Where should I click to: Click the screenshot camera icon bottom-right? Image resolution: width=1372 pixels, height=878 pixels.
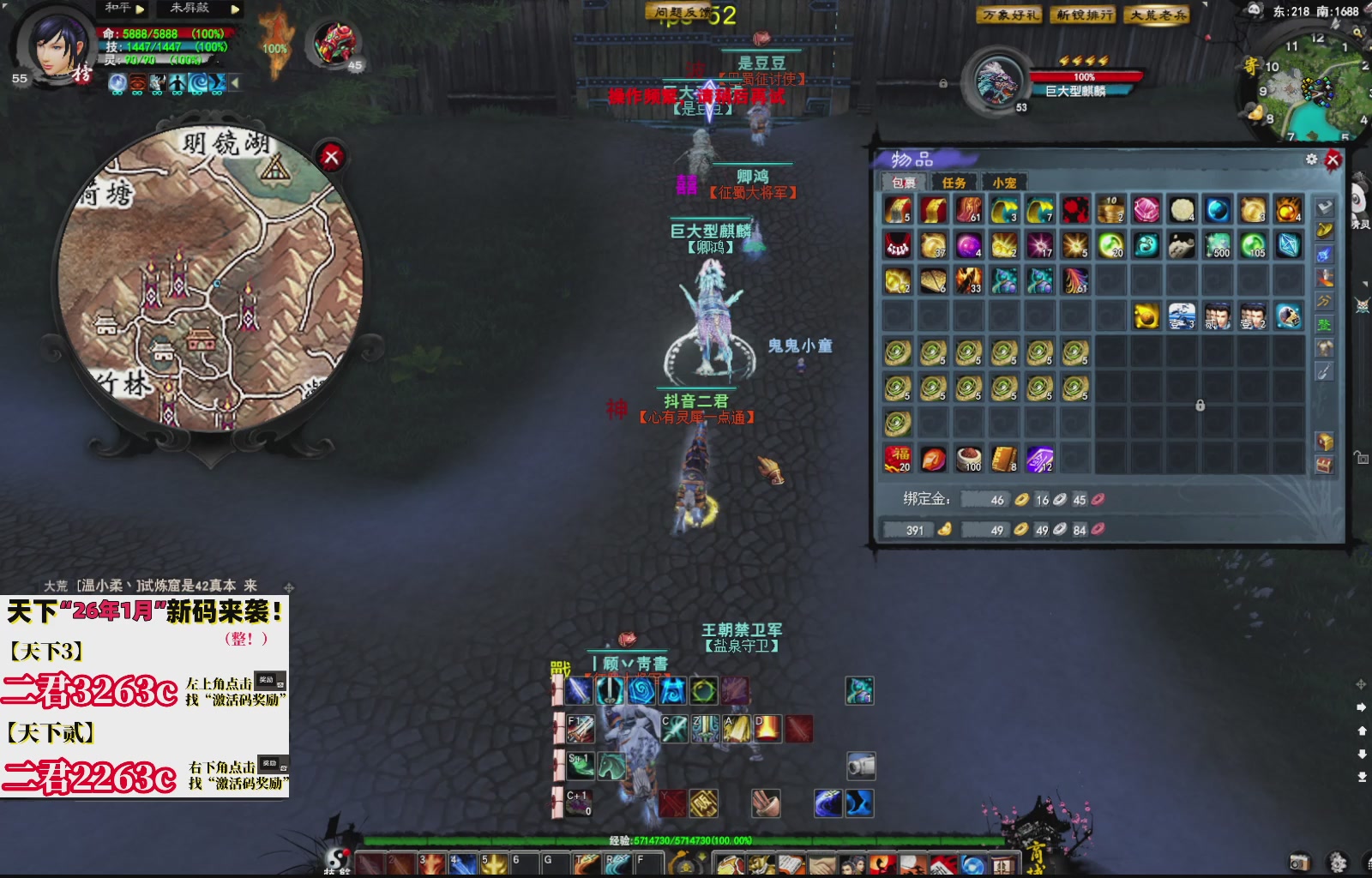click(x=1300, y=862)
